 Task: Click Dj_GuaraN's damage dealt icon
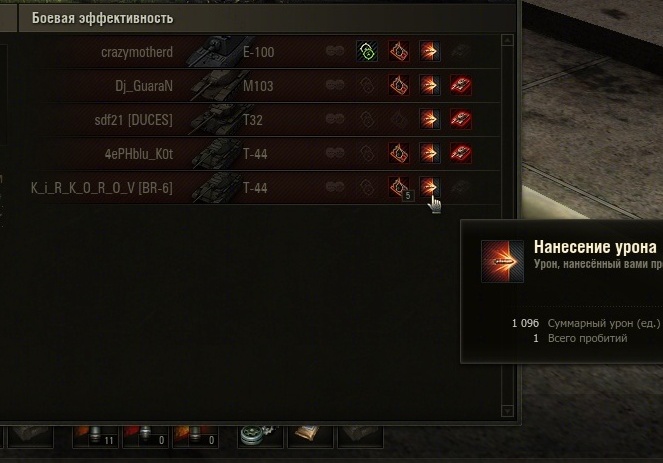[x=430, y=86]
